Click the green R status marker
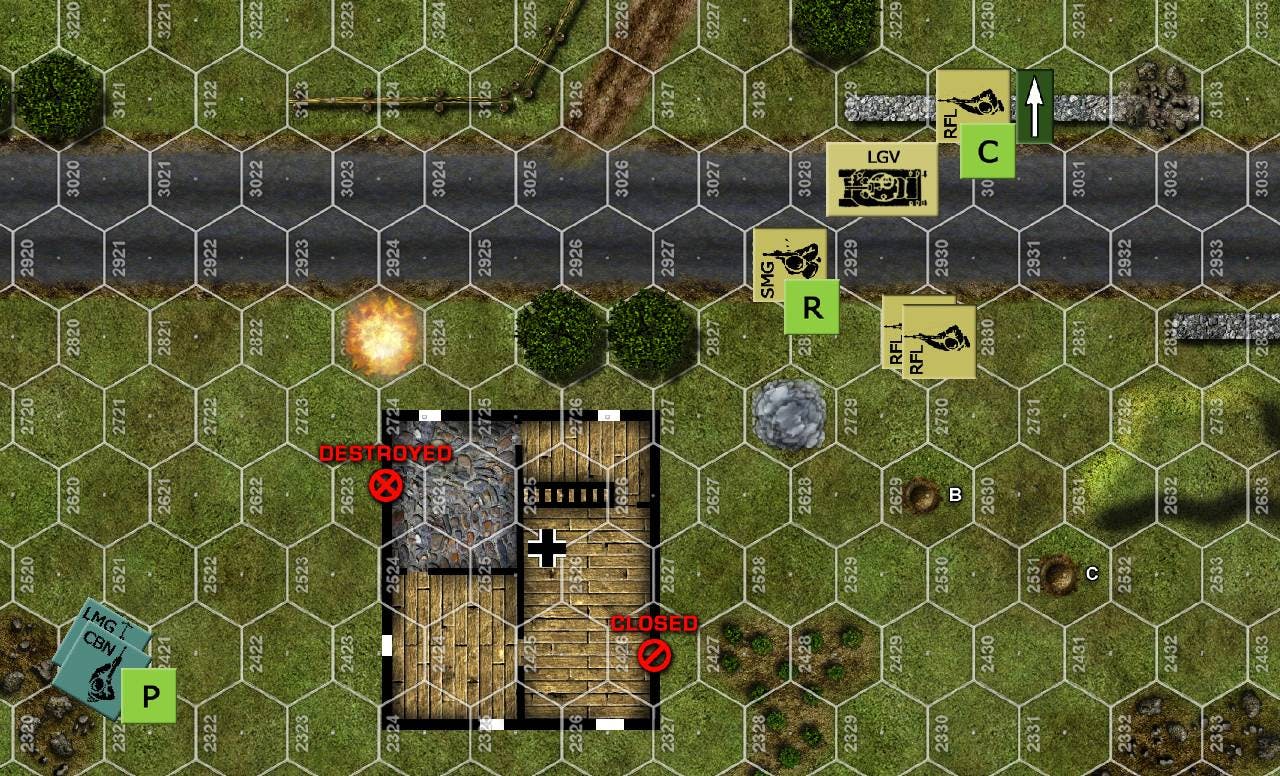The image size is (1280, 776). click(x=811, y=307)
